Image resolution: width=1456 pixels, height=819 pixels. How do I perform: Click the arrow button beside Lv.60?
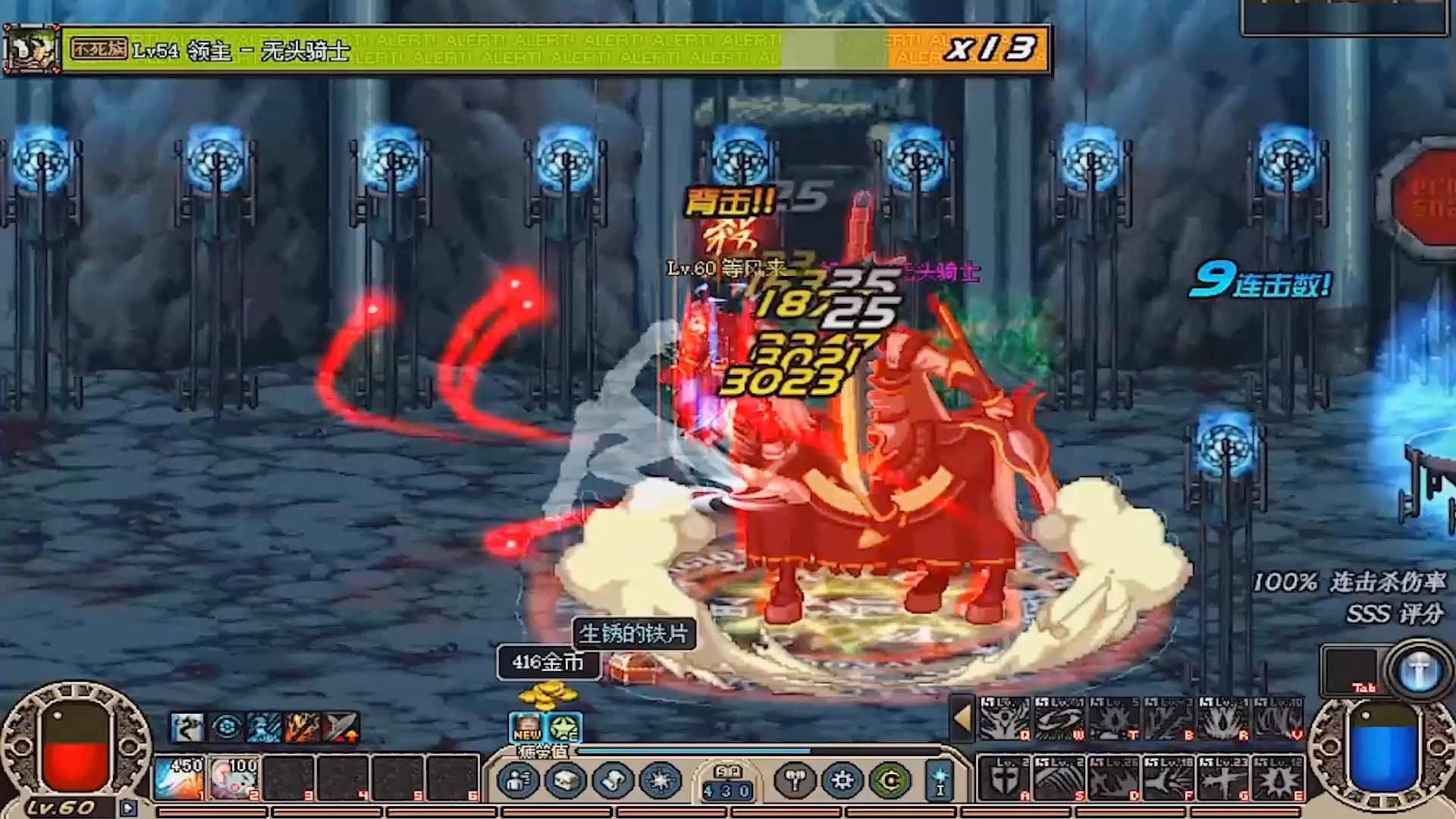click(128, 808)
